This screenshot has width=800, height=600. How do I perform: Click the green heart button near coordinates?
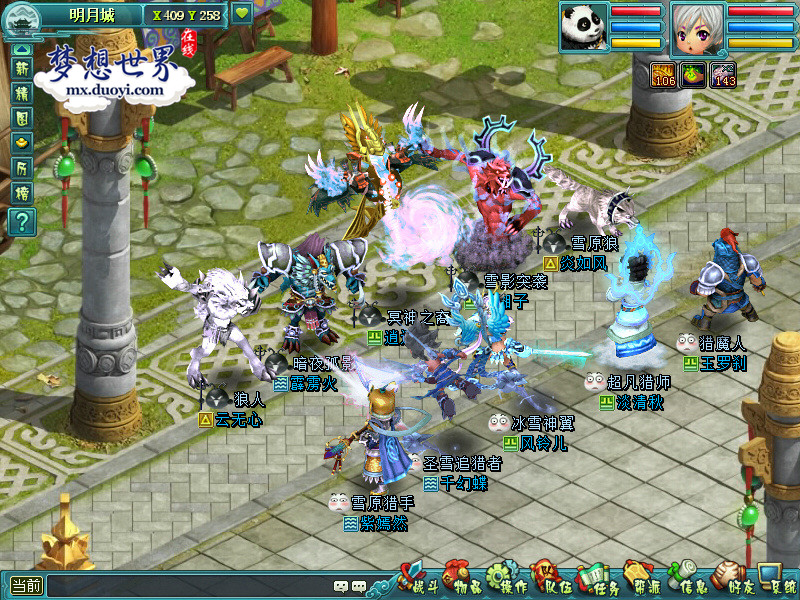242,14
